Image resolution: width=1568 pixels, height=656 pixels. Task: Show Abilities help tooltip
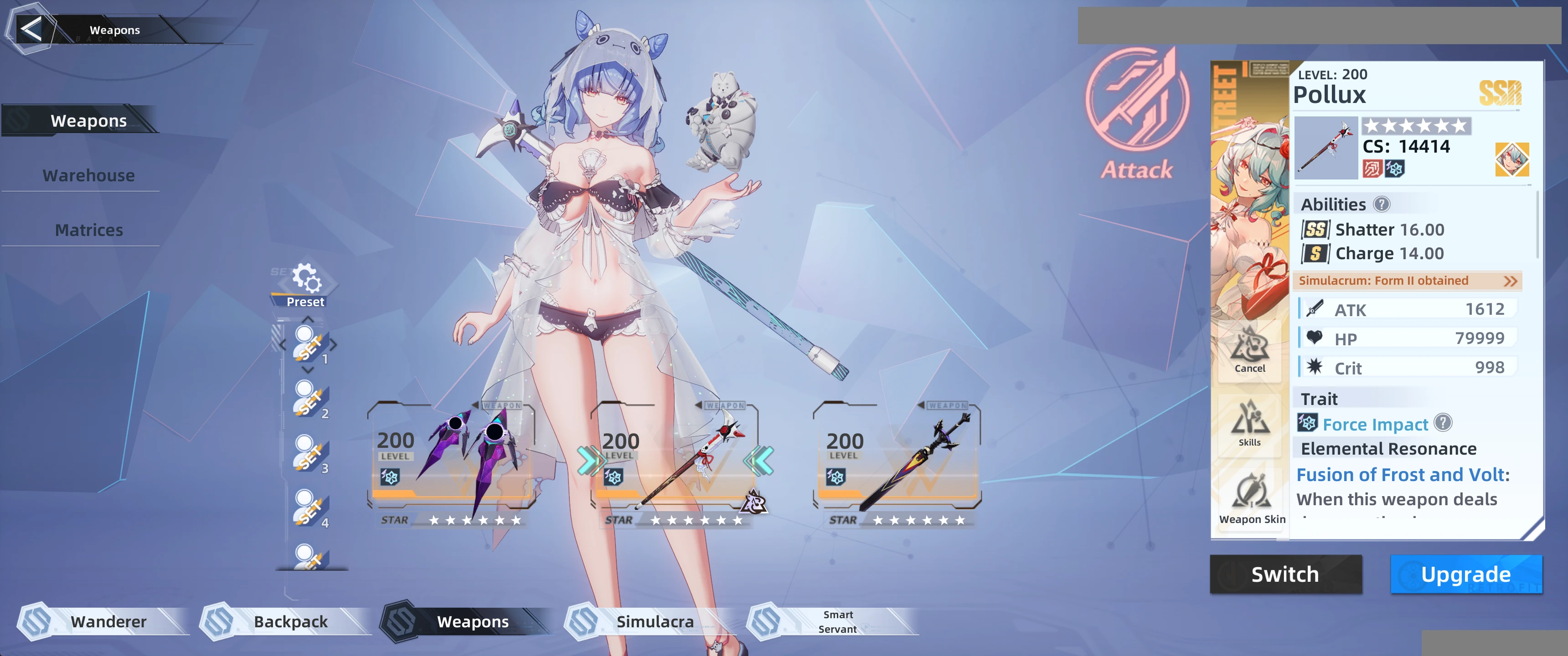tap(1382, 205)
